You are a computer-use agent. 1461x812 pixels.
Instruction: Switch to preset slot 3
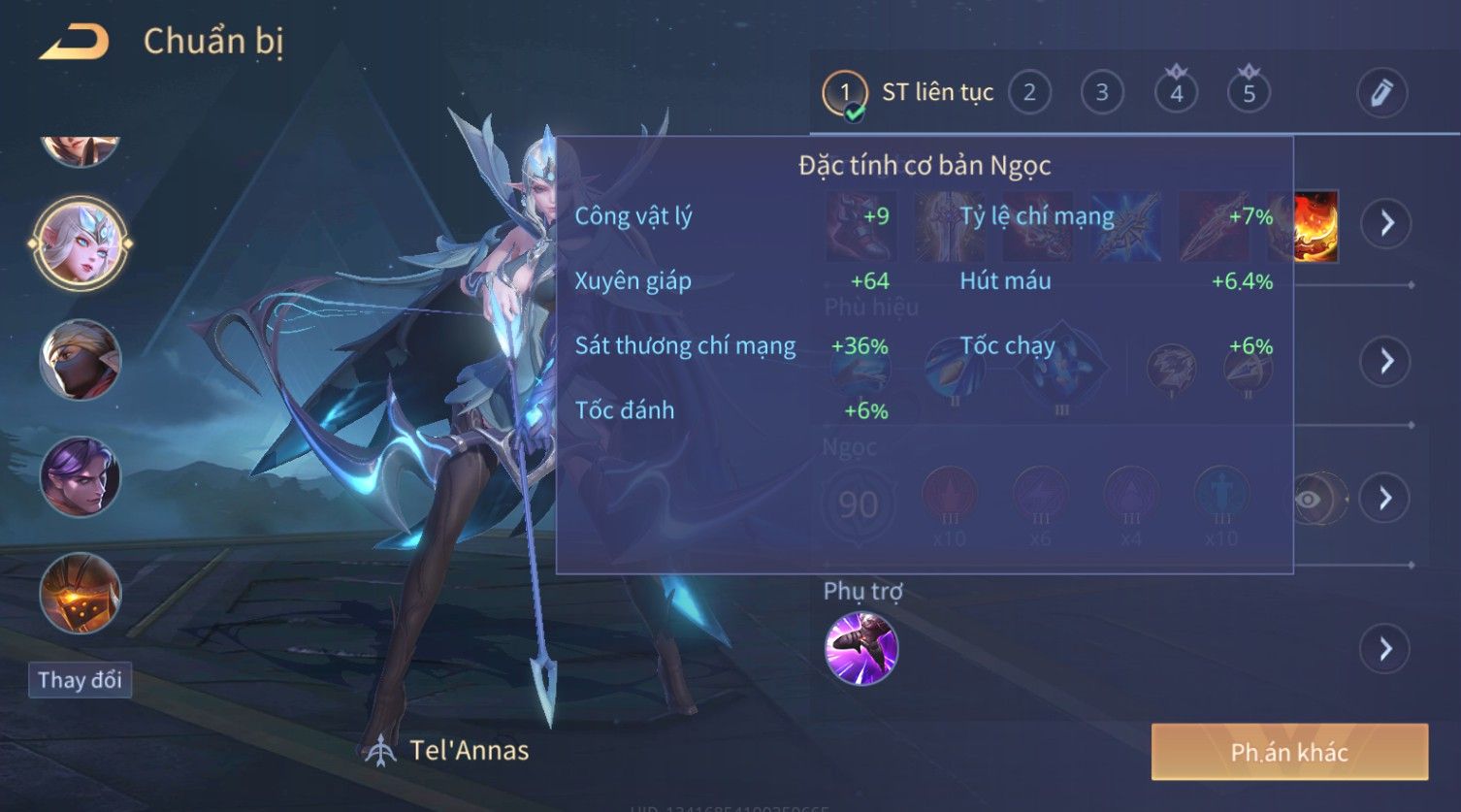tap(1102, 93)
